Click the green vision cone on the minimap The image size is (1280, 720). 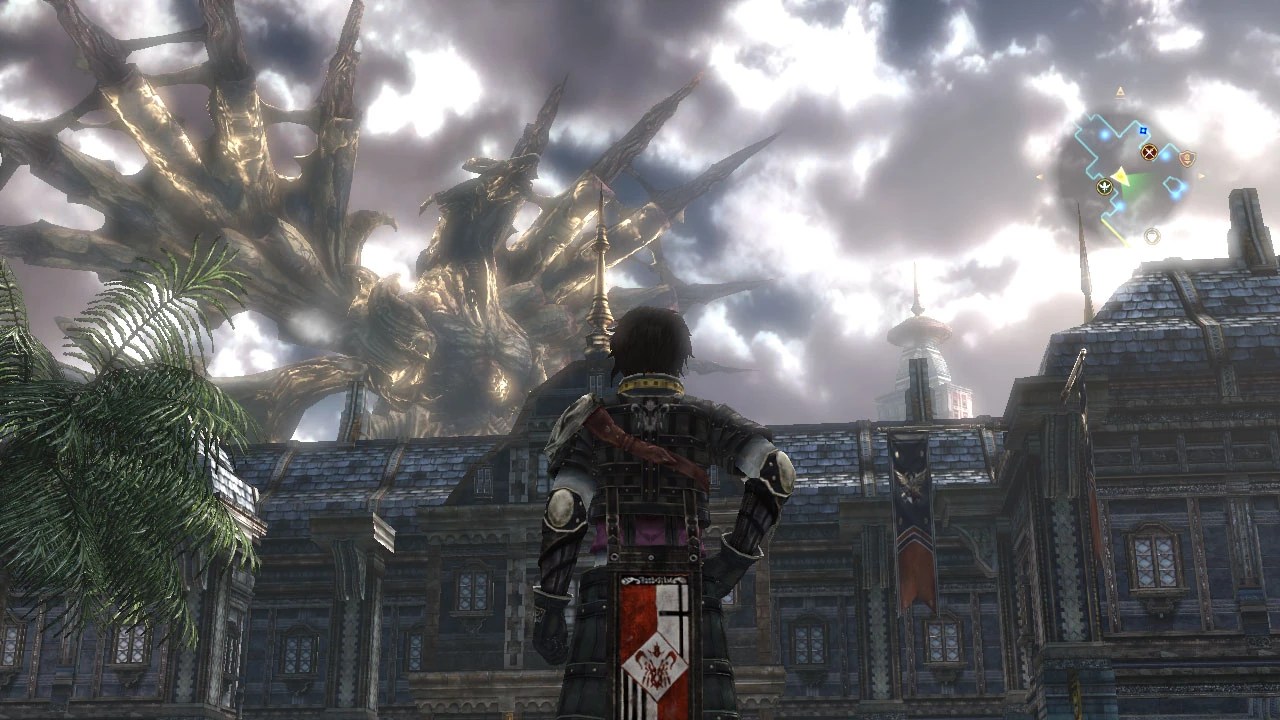click(1135, 183)
